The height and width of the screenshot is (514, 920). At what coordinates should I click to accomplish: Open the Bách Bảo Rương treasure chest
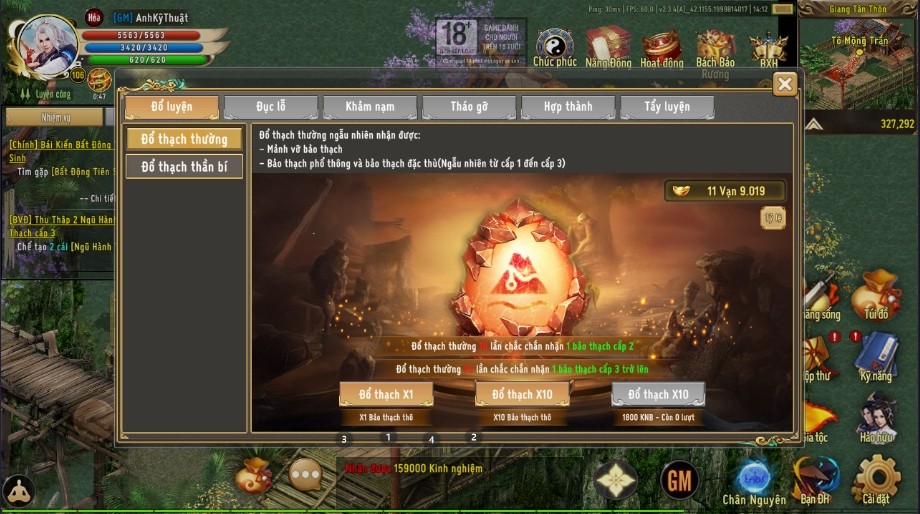pos(715,47)
